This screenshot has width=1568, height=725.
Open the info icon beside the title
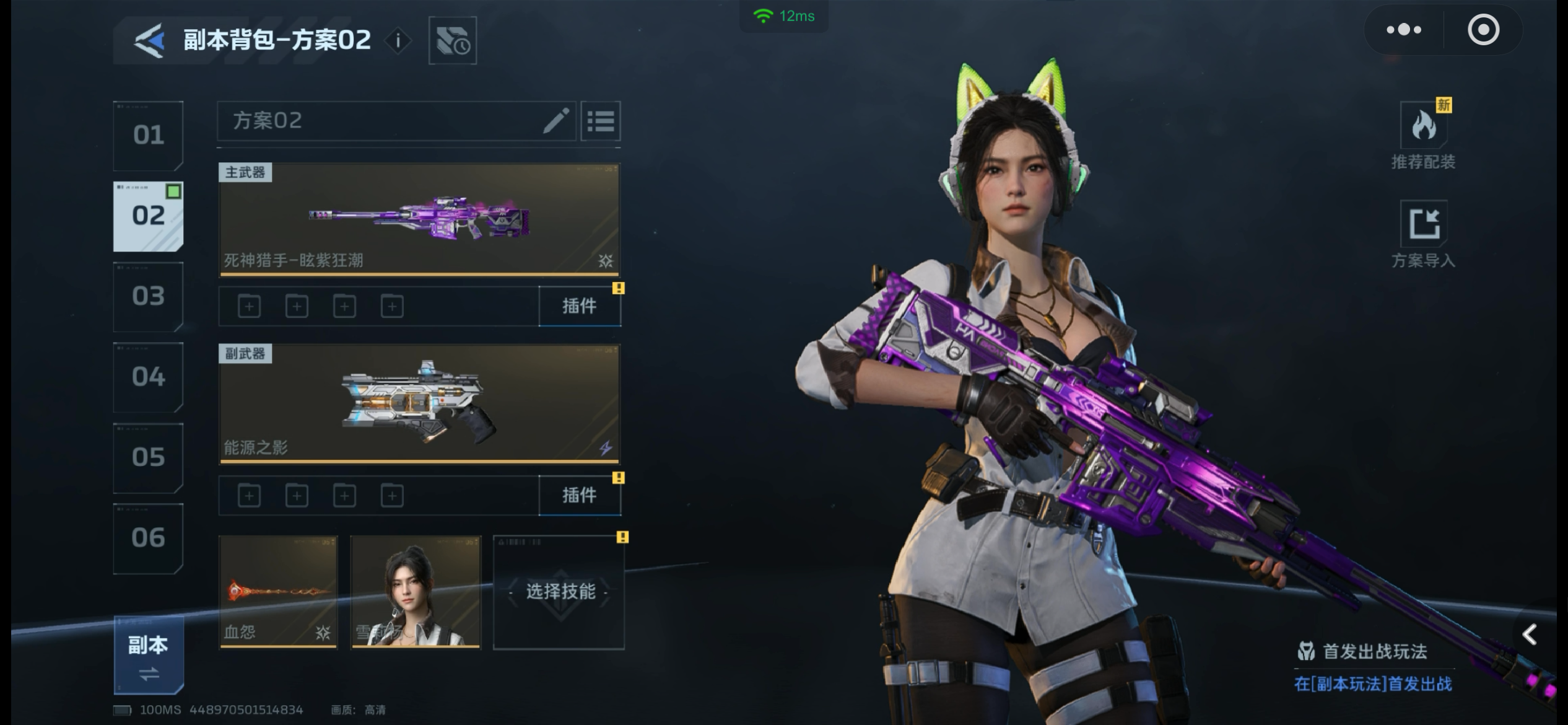click(x=398, y=42)
